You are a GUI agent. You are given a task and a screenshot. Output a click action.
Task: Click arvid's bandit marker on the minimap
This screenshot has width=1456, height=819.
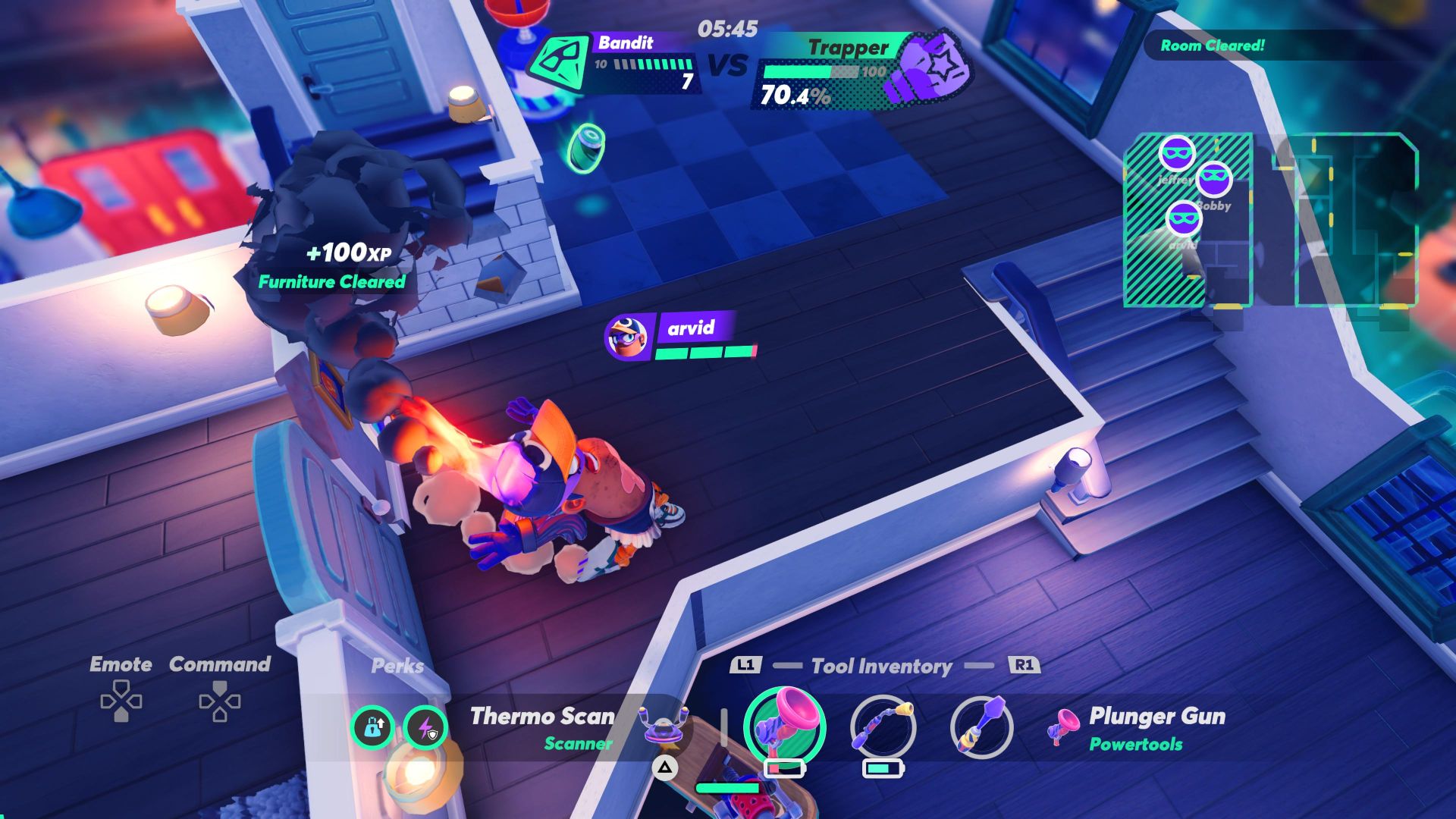coord(1183,218)
